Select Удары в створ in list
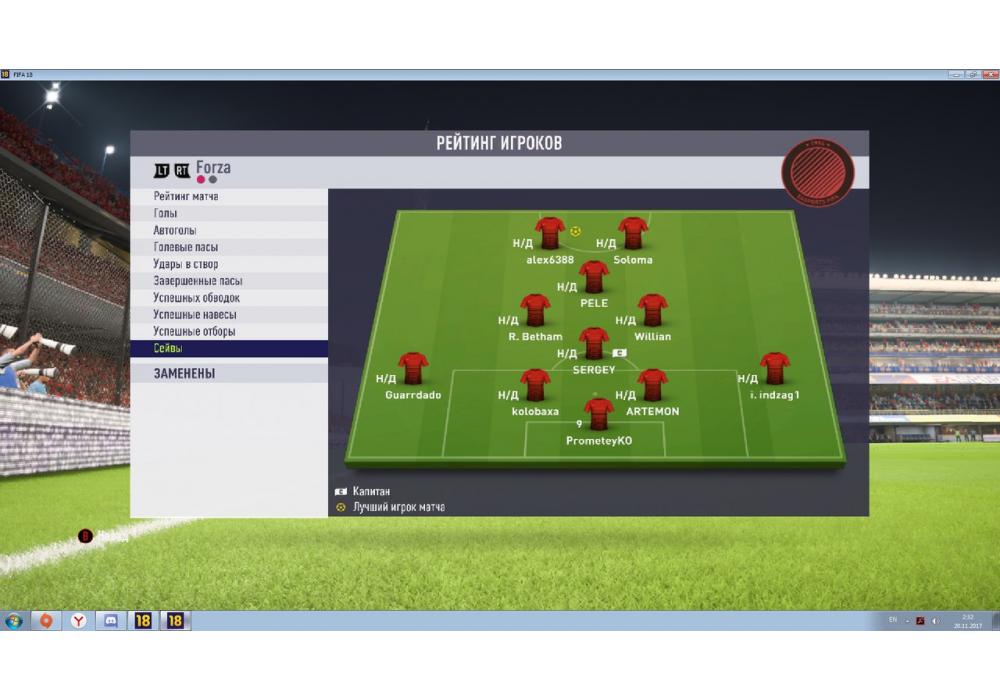Screen dimensions: 1000x700 tap(186, 264)
